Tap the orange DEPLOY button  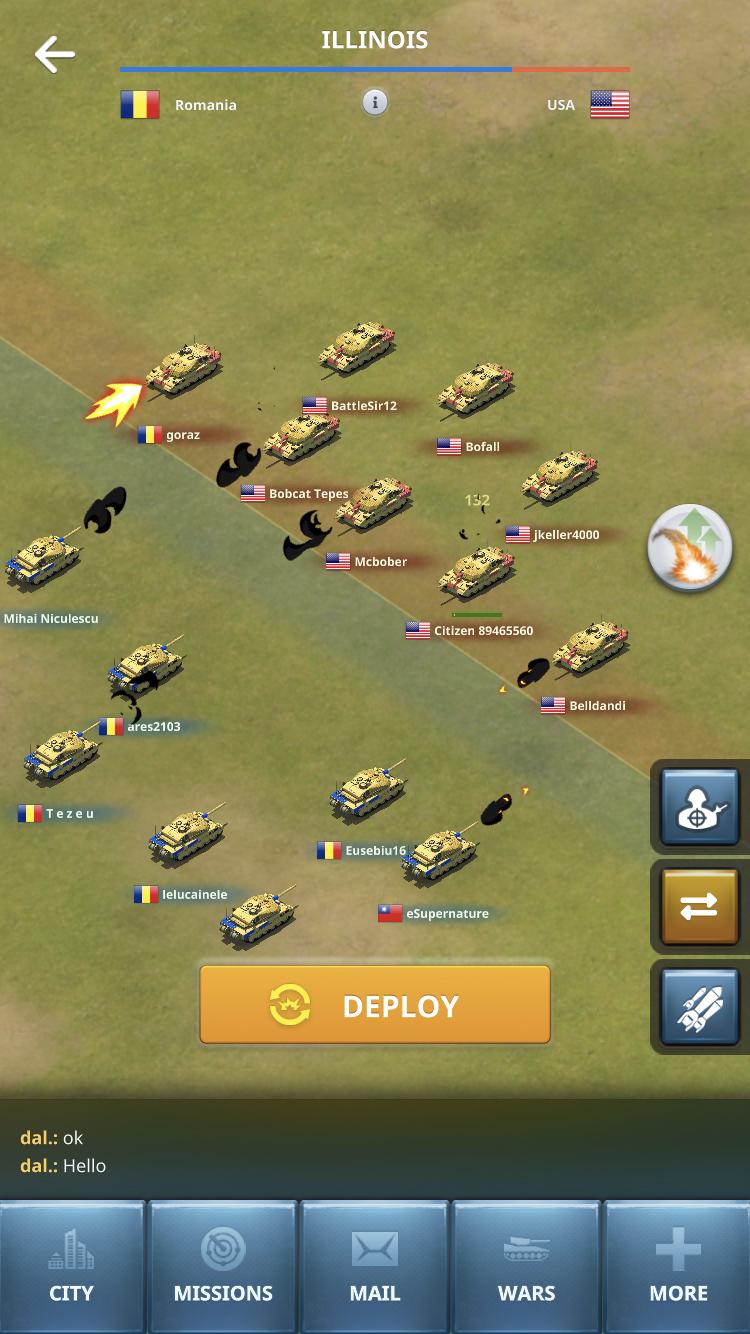click(x=375, y=1005)
